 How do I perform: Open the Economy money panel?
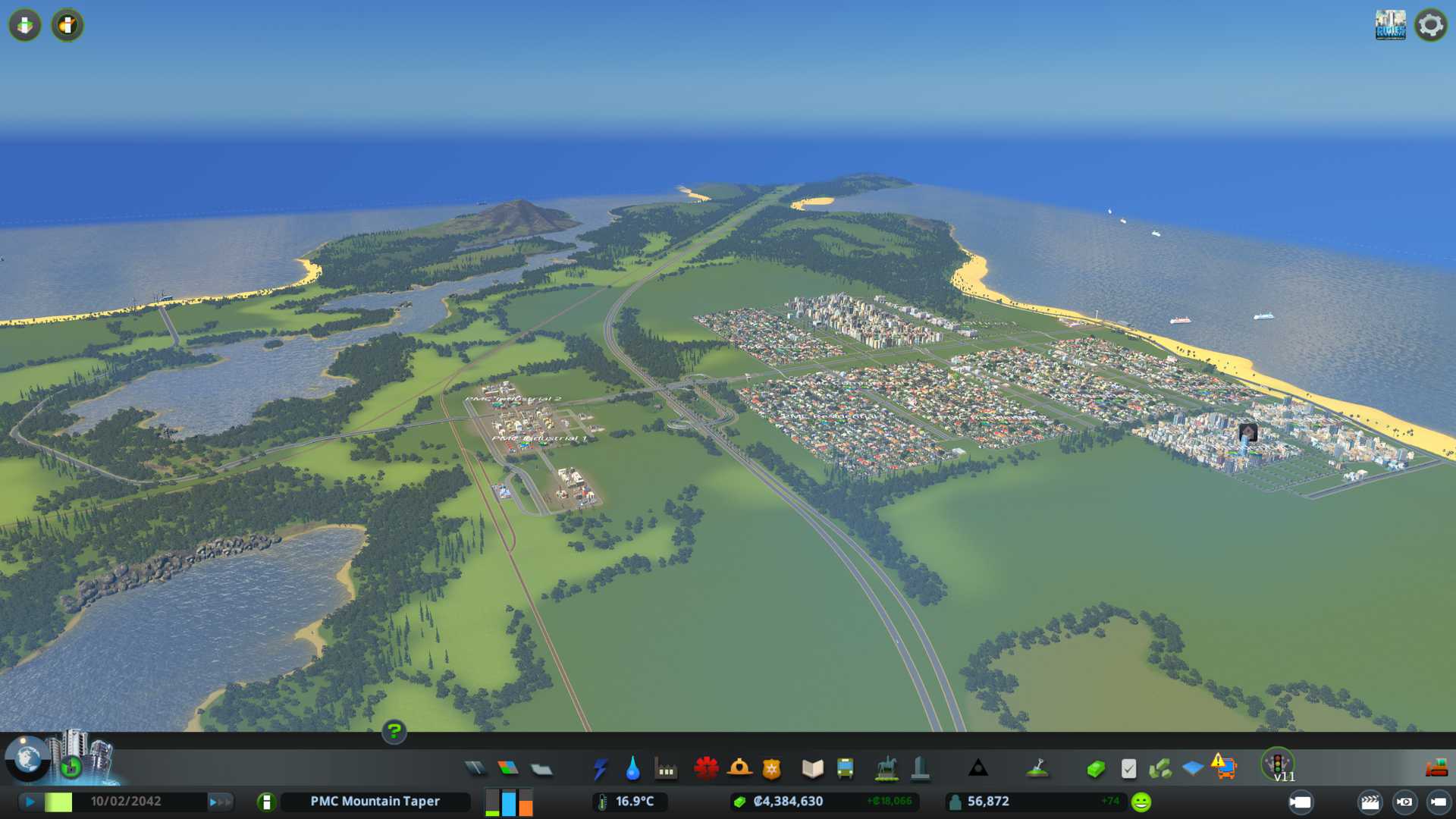click(x=1095, y=769)
